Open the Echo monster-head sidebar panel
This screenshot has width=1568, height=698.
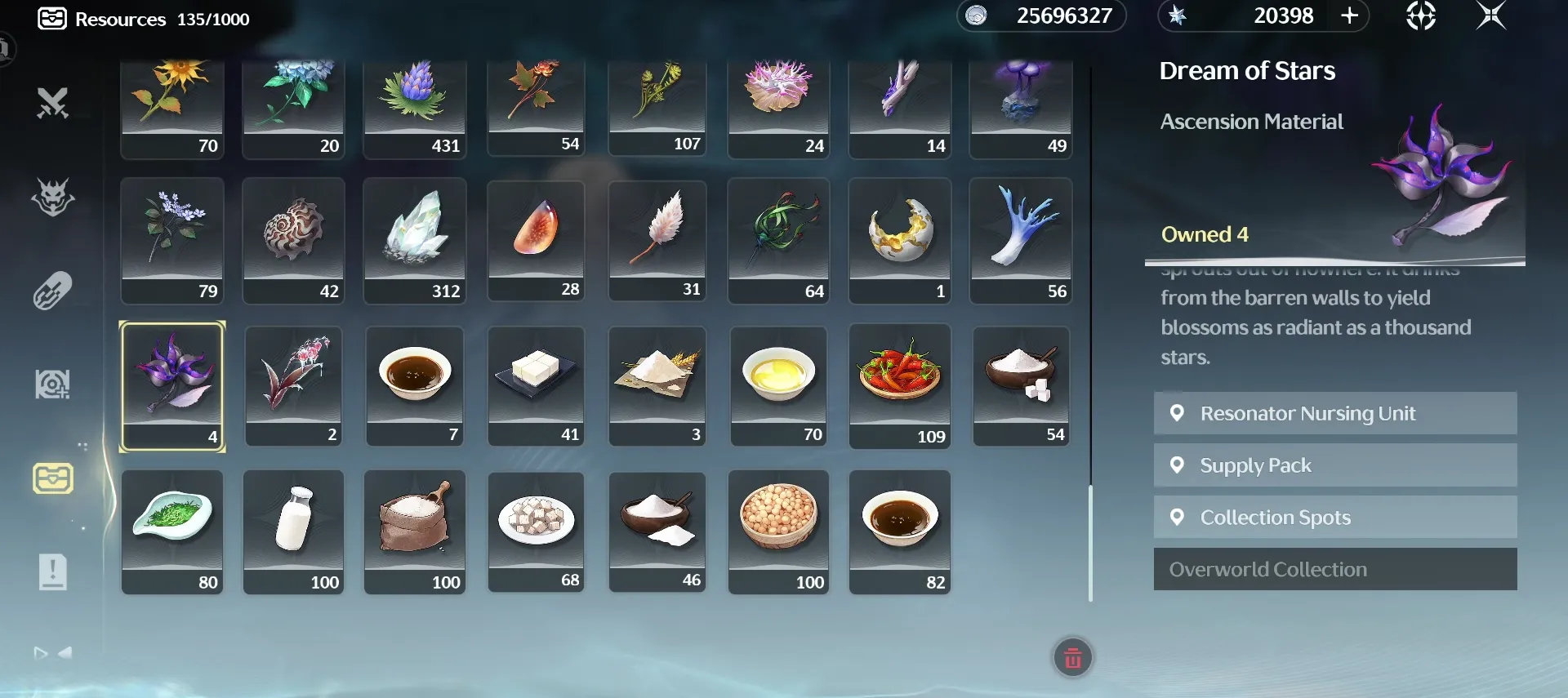coord(51,198)
